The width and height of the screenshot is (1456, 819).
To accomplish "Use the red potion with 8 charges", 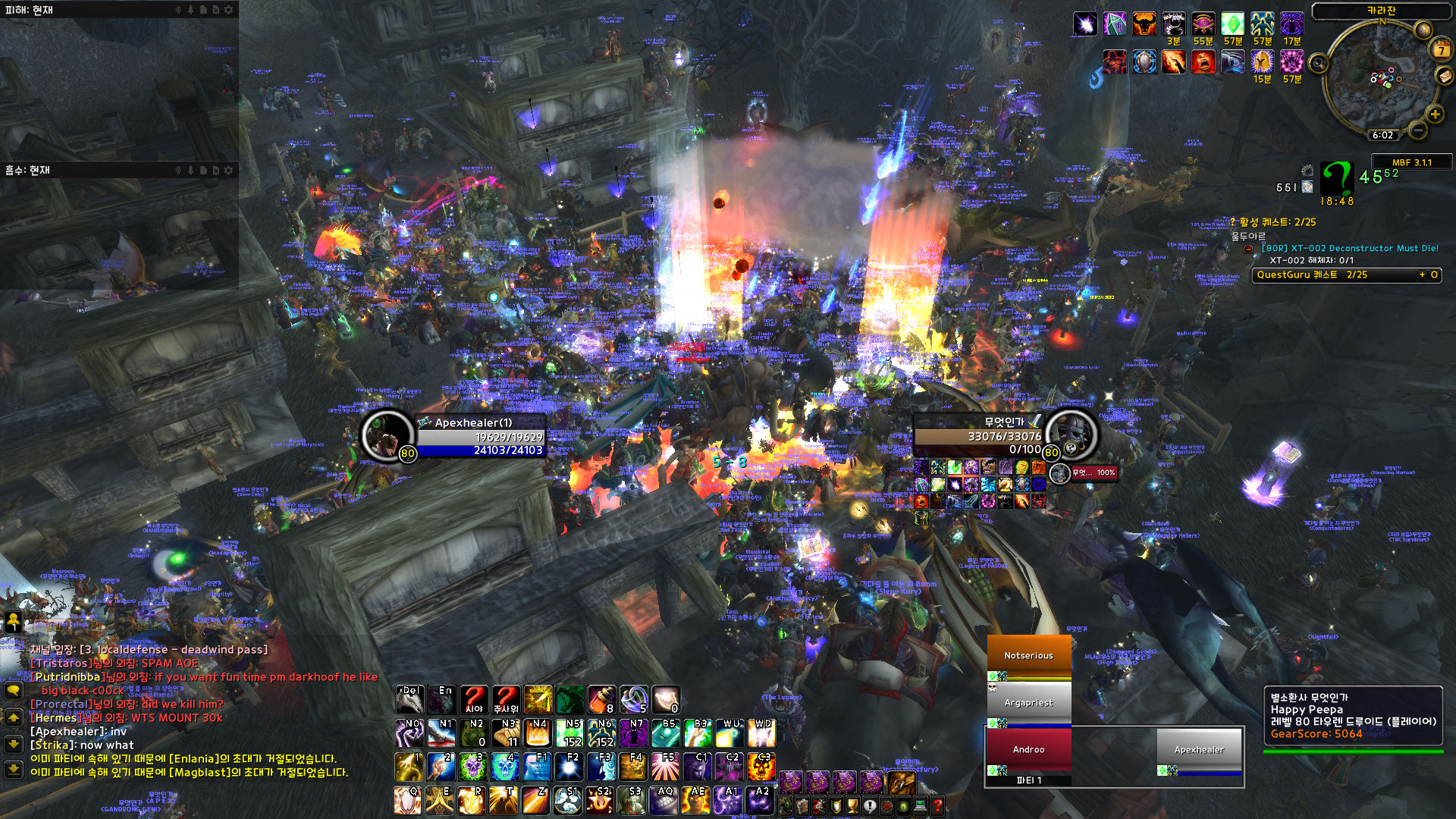I will coord(601,700).
